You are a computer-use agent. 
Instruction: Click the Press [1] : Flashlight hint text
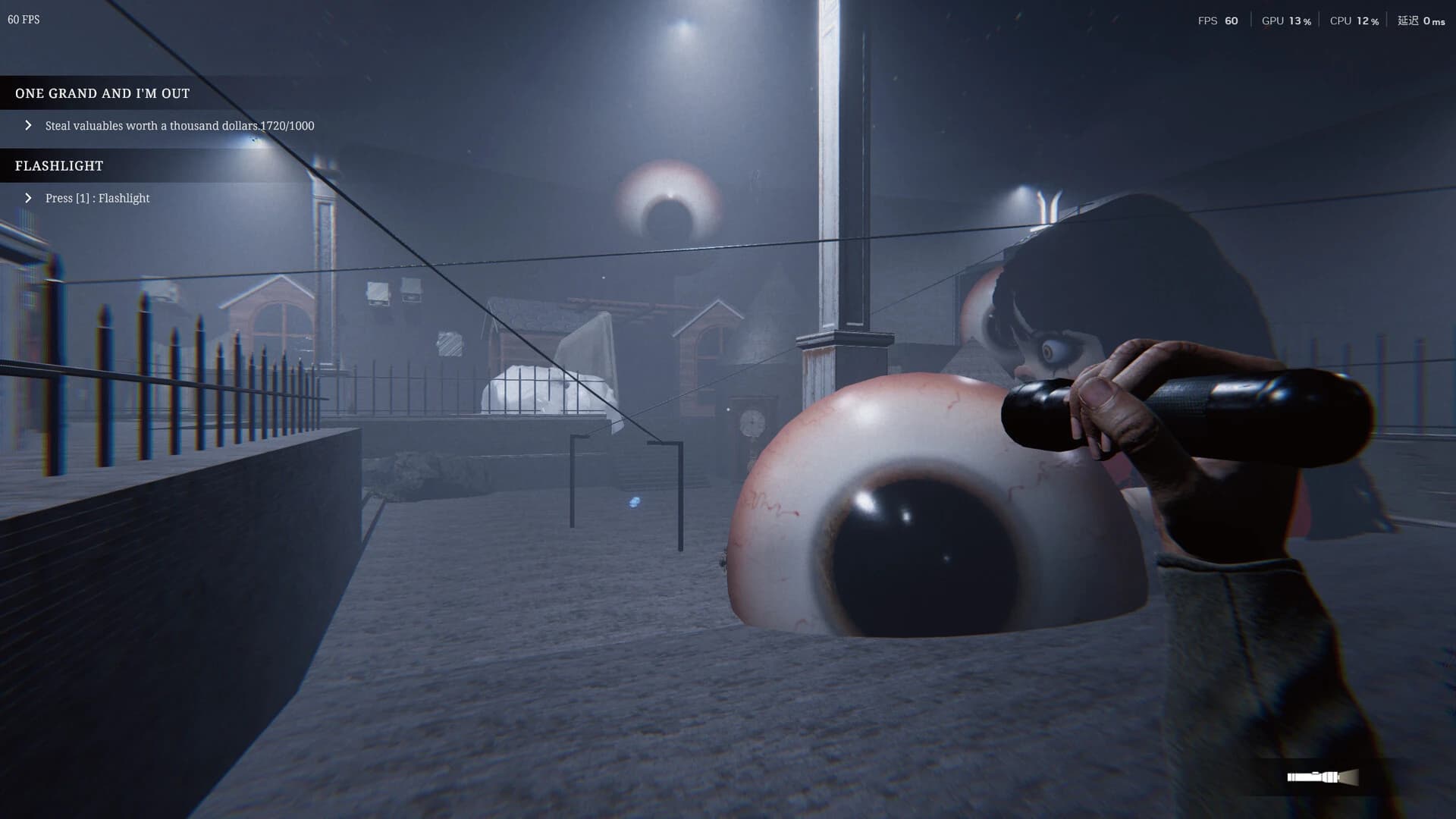click(97, 198)
